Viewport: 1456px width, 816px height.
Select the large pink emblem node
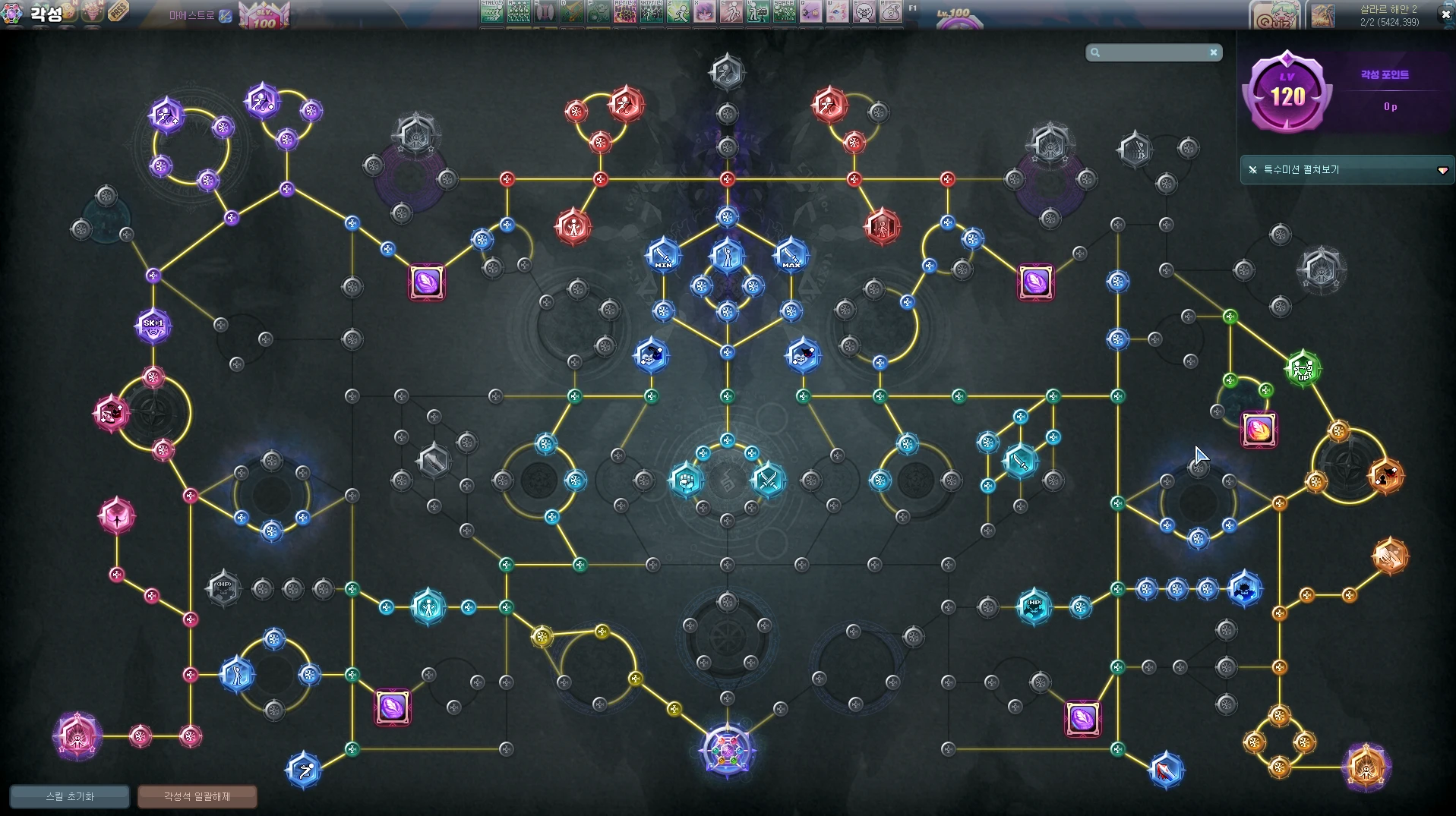77,736
